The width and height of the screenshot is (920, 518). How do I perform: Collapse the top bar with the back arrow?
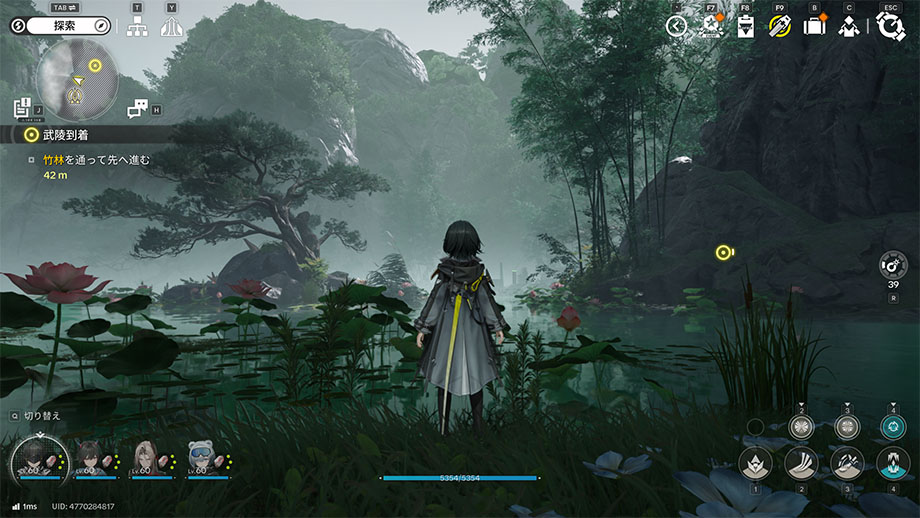tap(677, 27)
